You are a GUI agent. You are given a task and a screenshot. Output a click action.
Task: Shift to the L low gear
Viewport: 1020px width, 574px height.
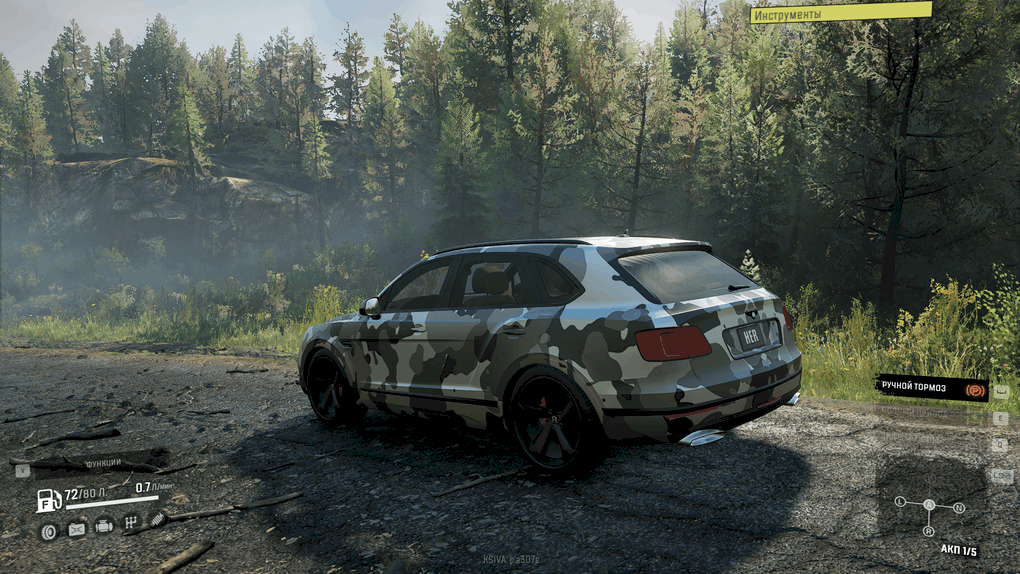900,501
